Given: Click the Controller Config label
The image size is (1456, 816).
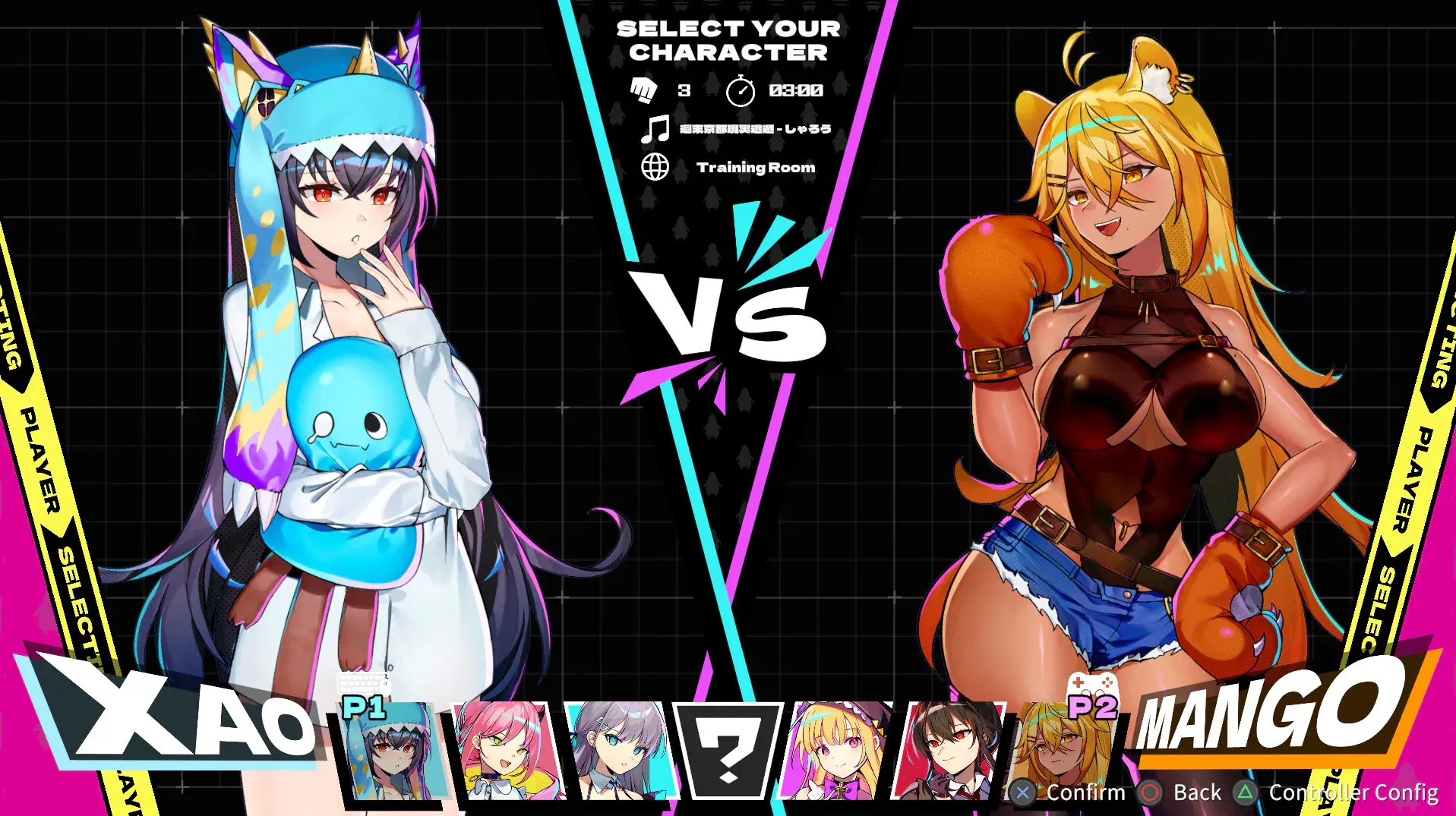Looking at the screenshot, I should pyautogui.click(x=1354, y=792).
